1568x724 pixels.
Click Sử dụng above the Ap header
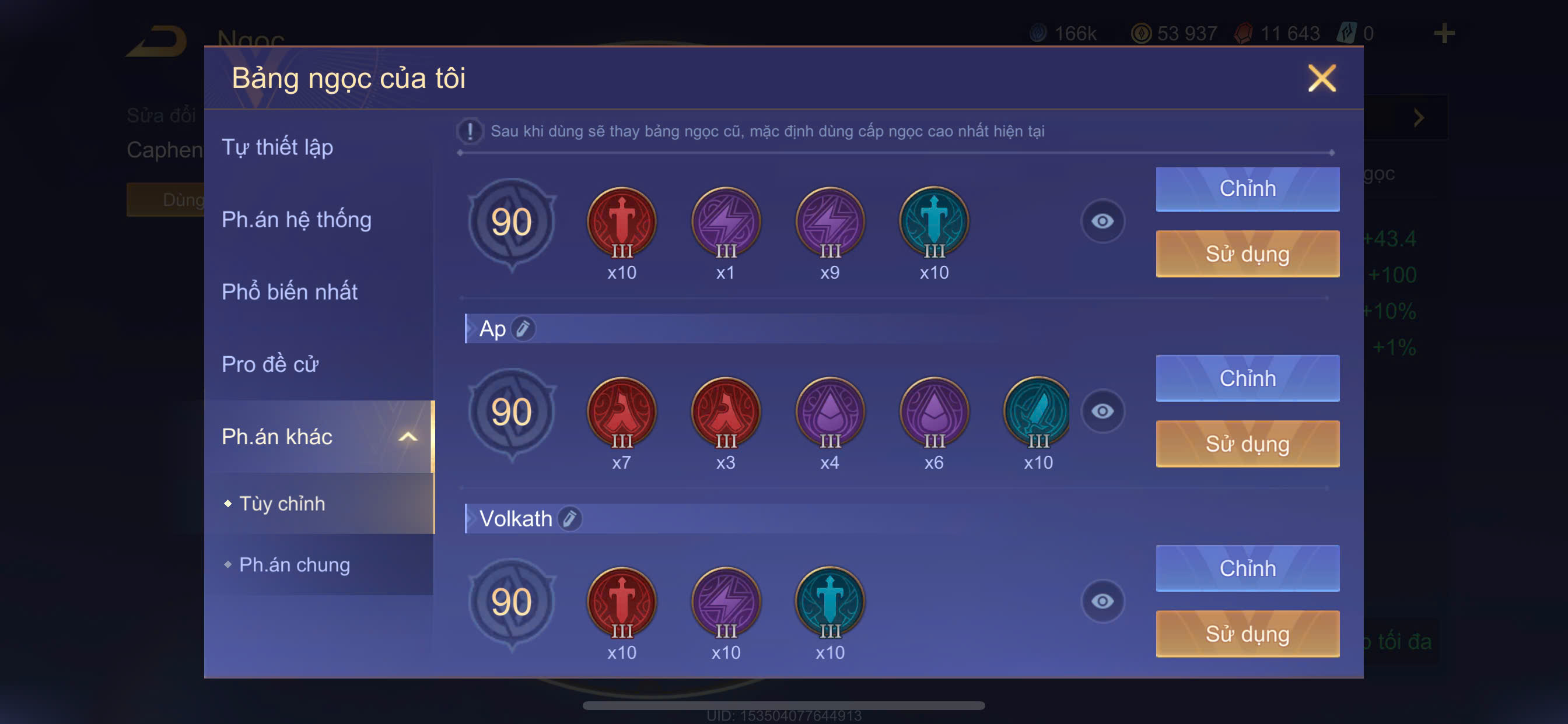(x=1247, y=254)
